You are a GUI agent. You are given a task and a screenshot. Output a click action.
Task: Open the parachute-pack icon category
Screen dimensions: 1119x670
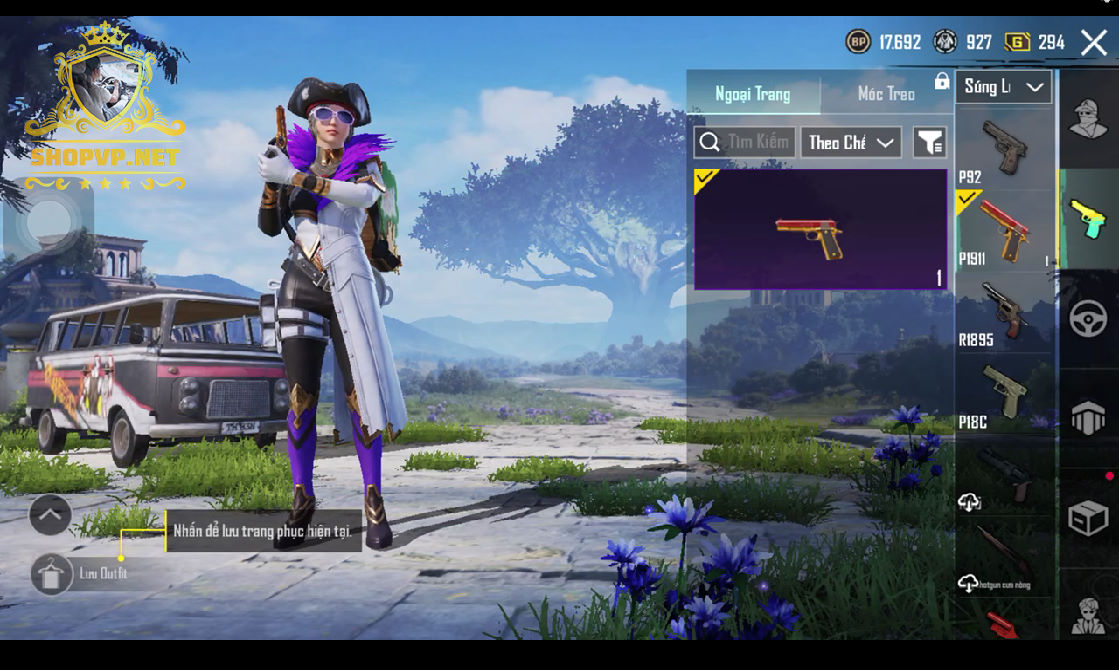1088,419
